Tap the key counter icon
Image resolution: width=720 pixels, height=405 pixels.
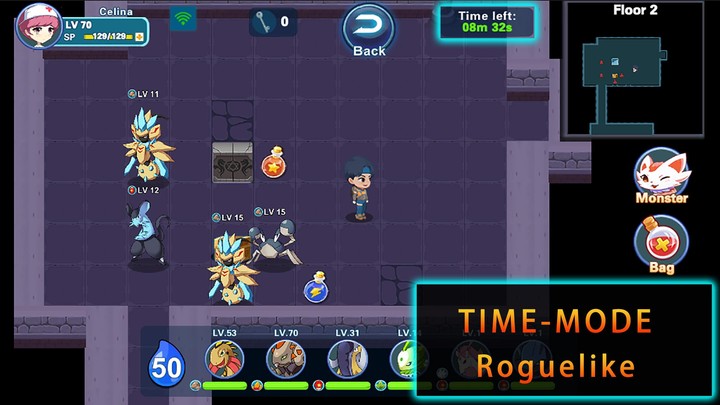(x=261, y=21)
